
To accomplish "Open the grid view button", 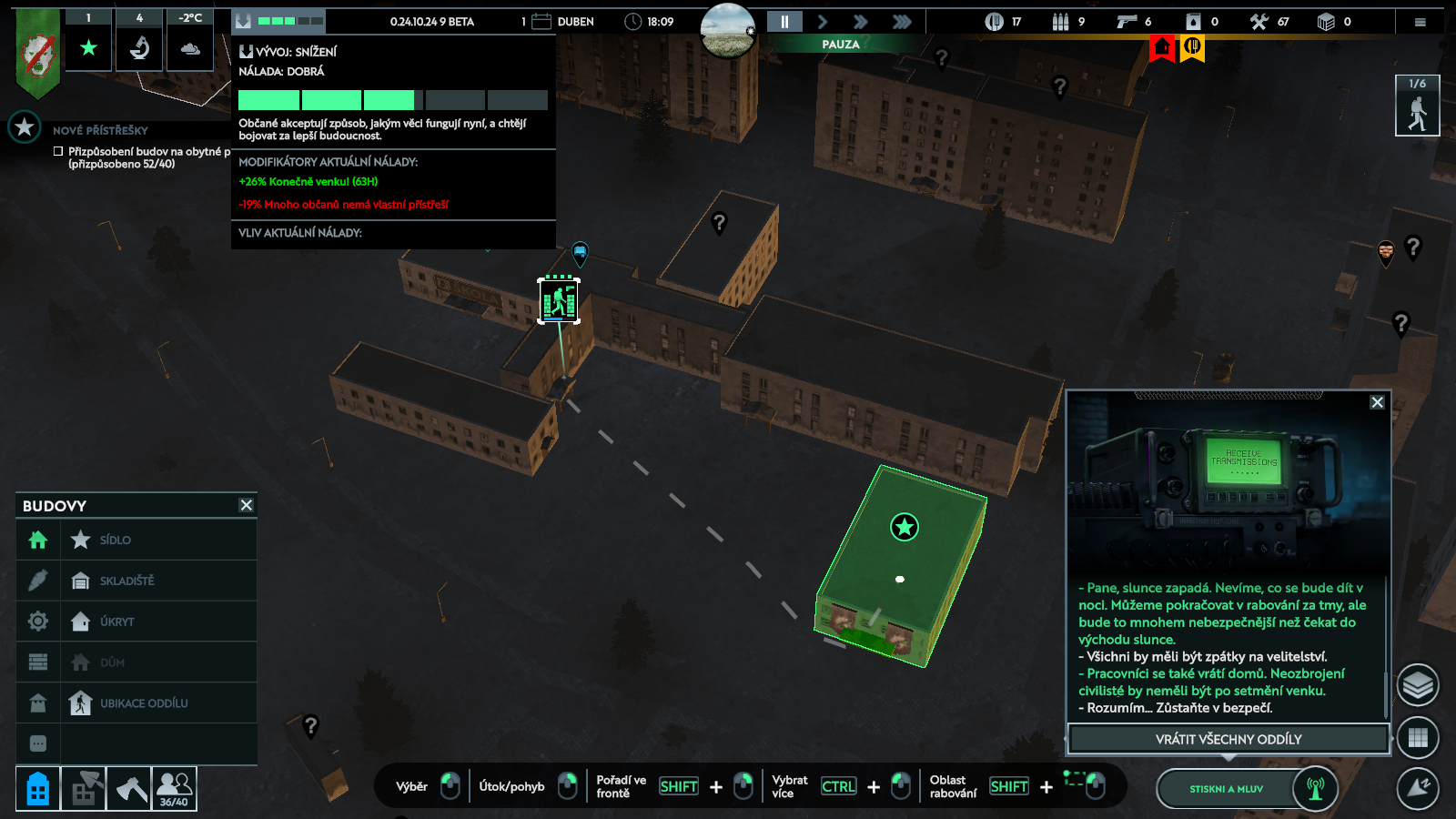I will (x=1418, y=738).
